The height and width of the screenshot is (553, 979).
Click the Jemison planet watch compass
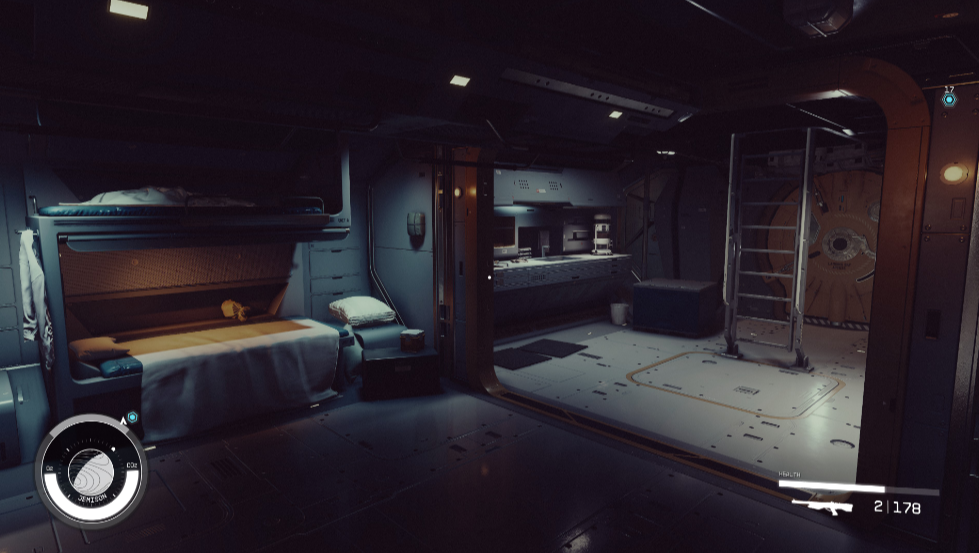tap(91, 469)
